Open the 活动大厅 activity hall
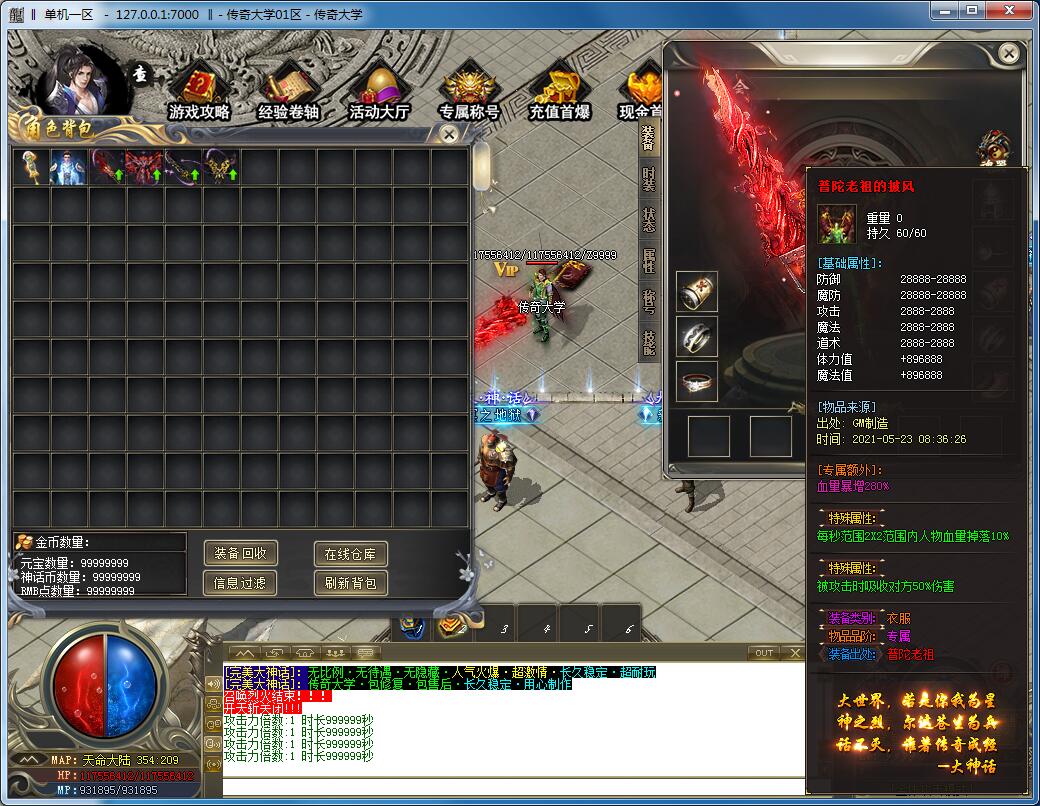Image resolution: width=1040 pixels, height=806 pixels. point(379,94)
